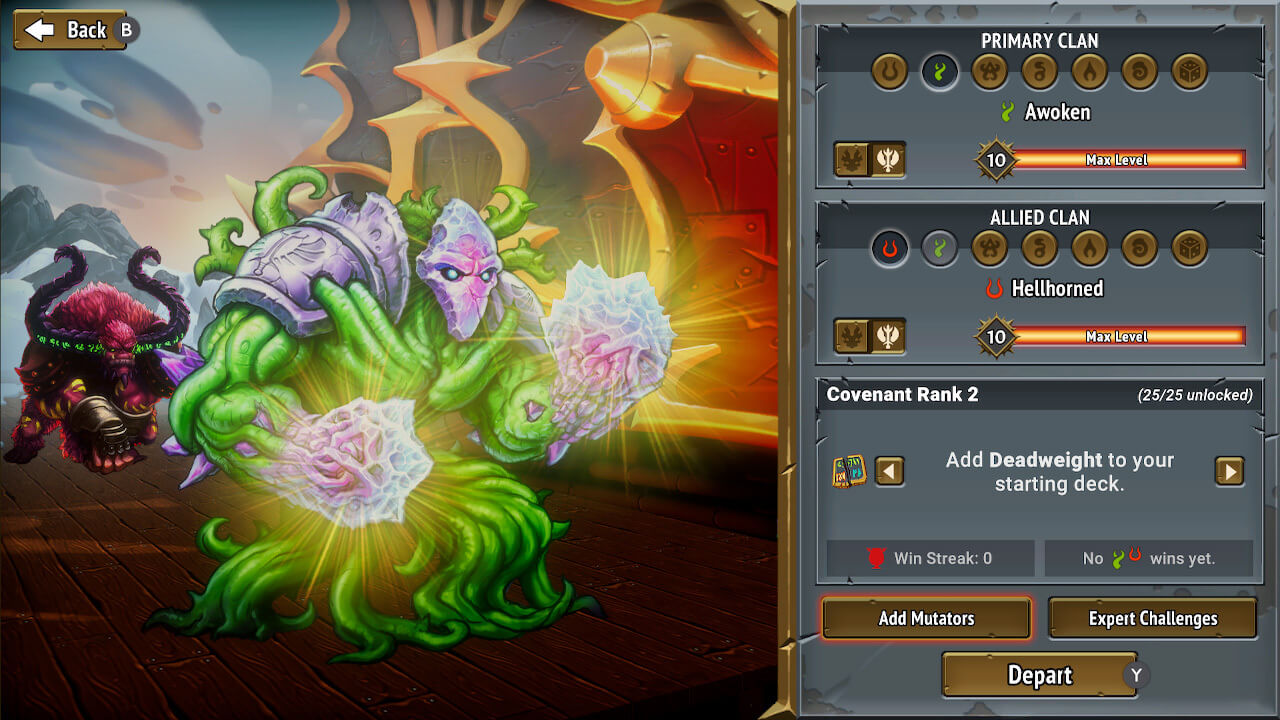Open Expert Challenges
1280x720 pixels.
[x=1152, y=618]
